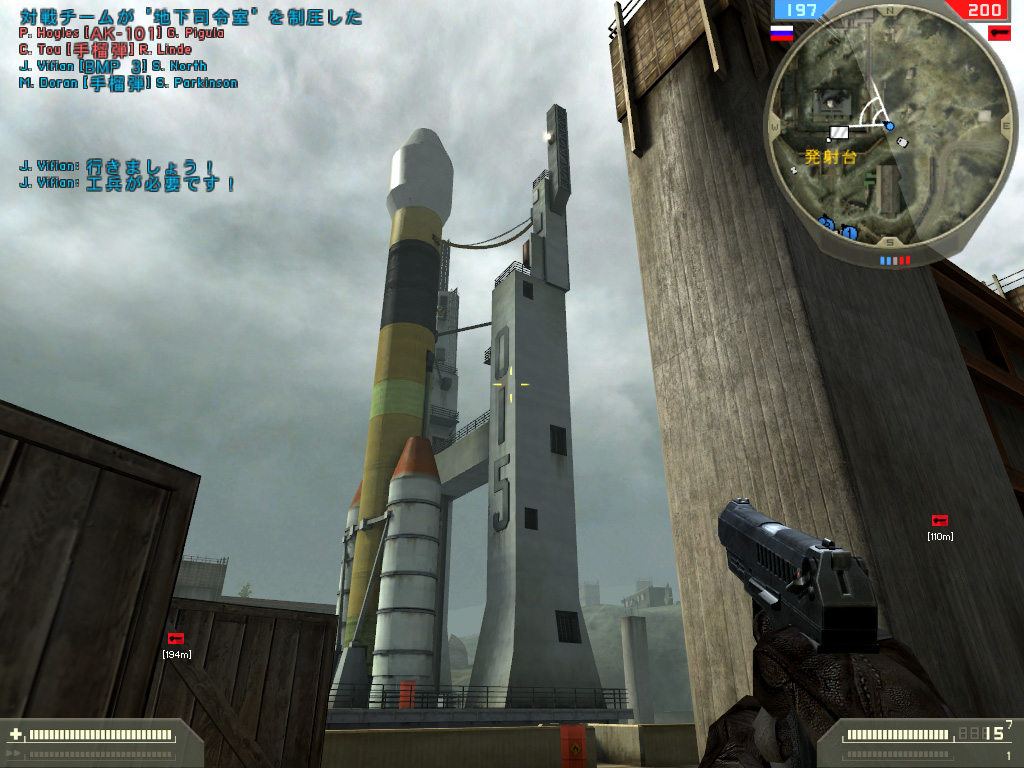Click the circular minimap
The height and width of the screenshot is (768, 1024).
click(889, 125)
